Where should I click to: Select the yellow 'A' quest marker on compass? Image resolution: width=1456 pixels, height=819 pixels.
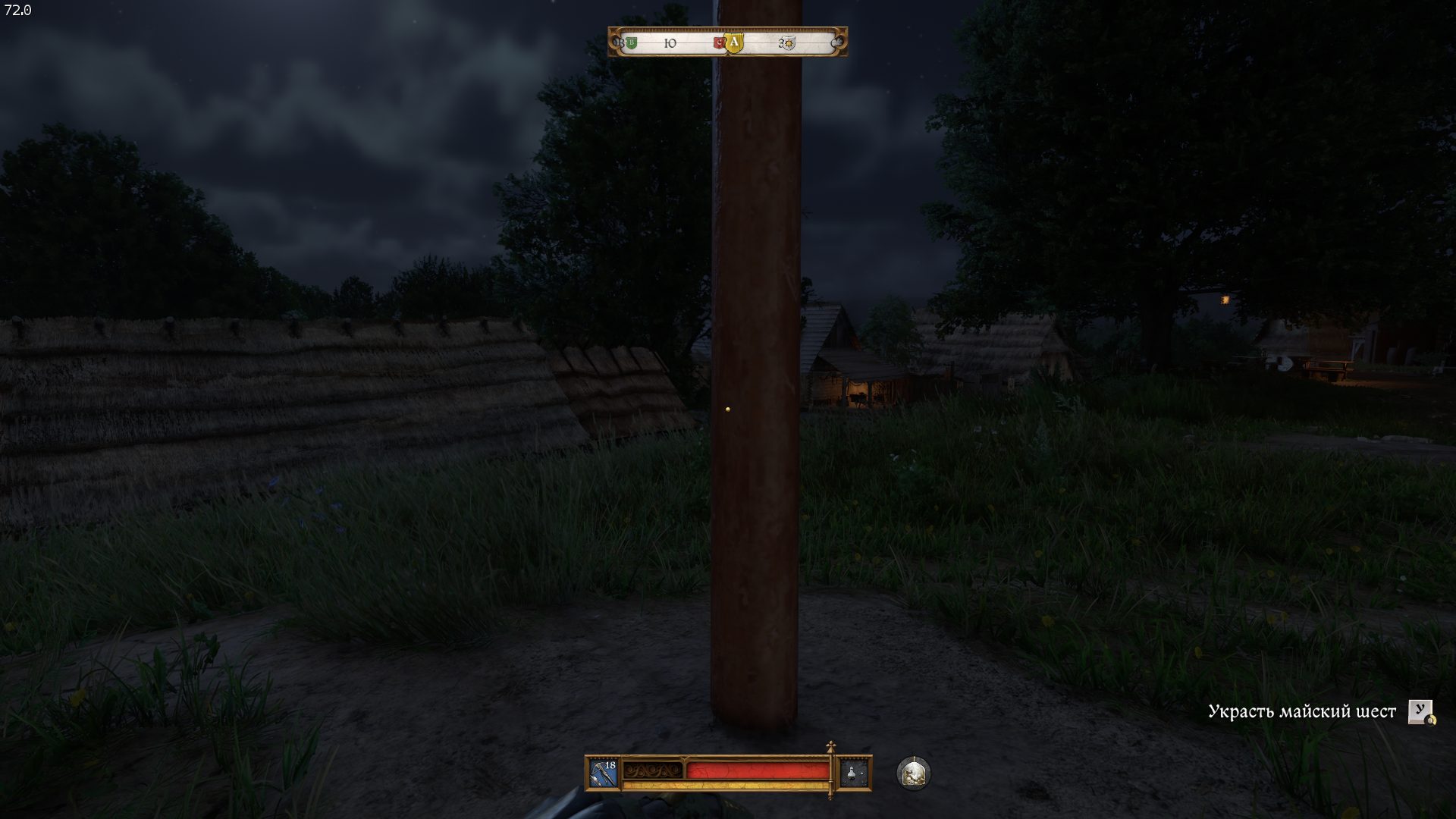[x=733, y=43]
